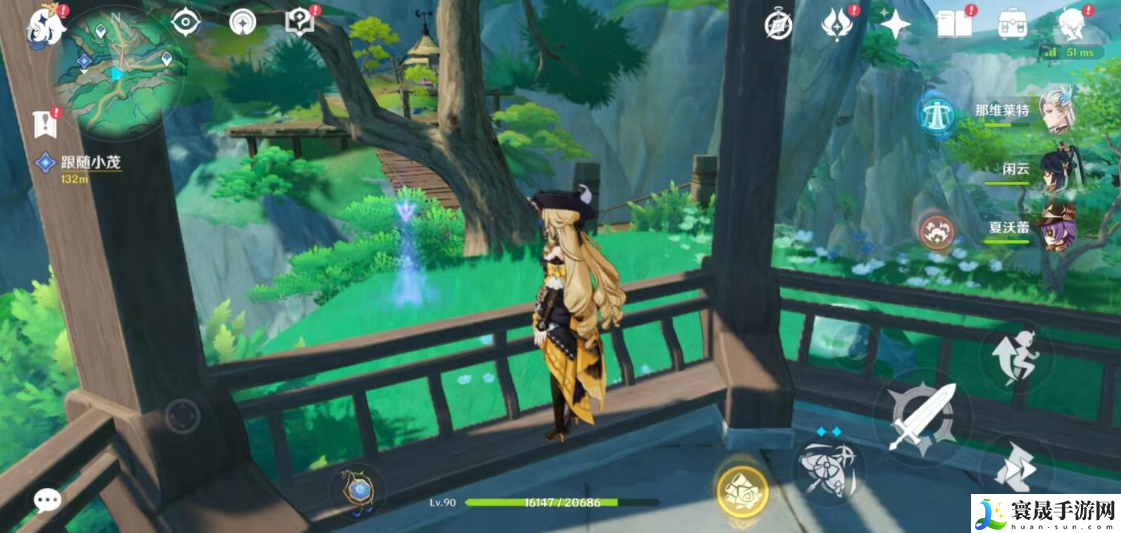Open the full map from the minimap
This screenshot has width=1121, height=533.
[x=118, y=70]
